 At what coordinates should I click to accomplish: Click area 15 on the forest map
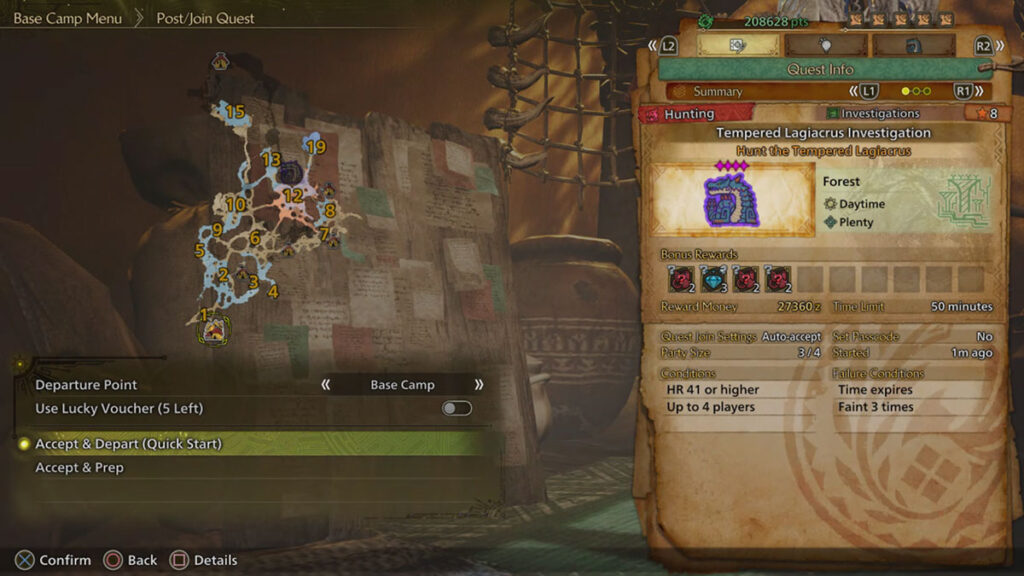tap(235, 112)
